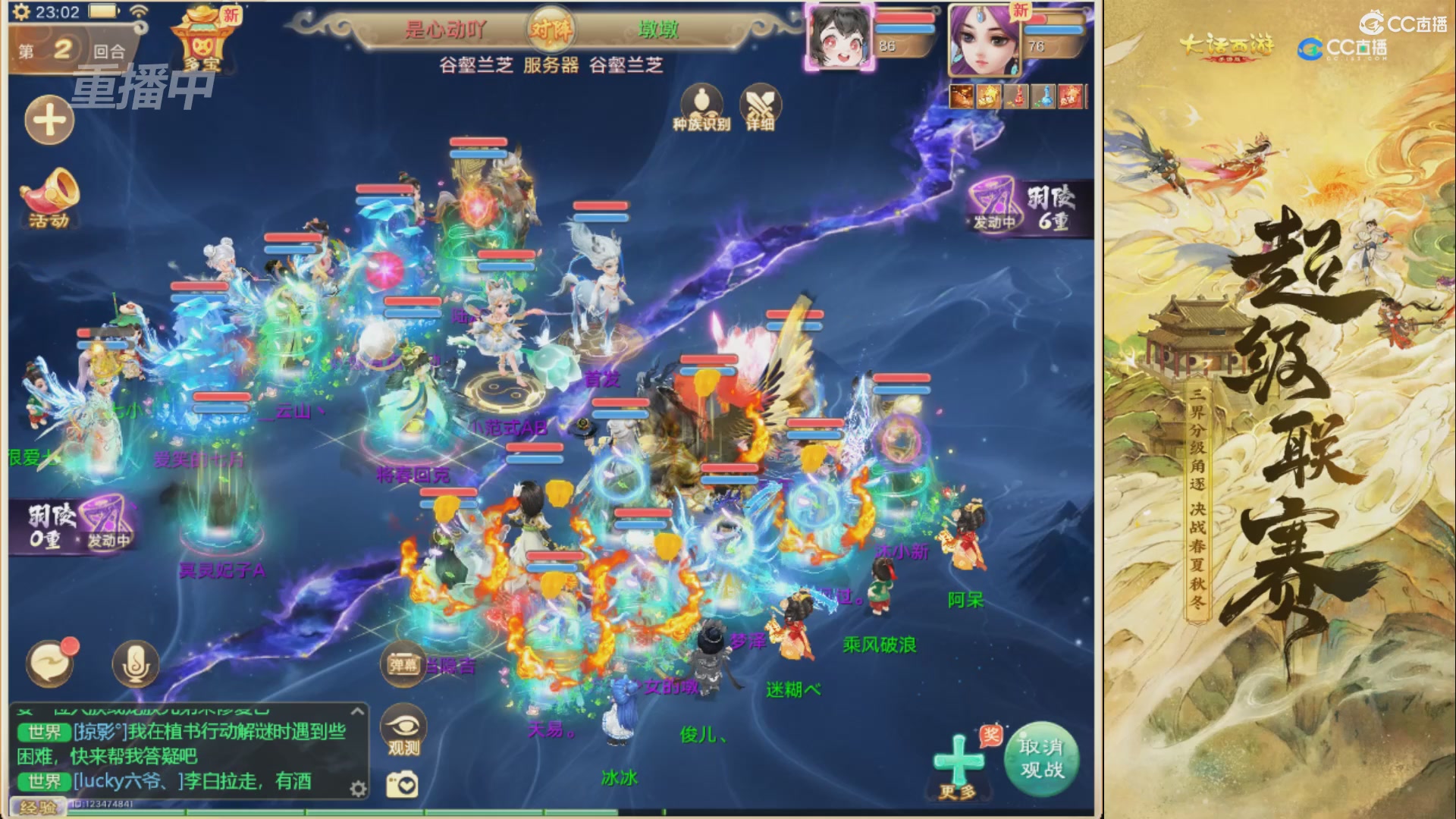Activate the 麦克风 microphone icon
This screenshot has width=1456, height=819.
coord(136,664)
